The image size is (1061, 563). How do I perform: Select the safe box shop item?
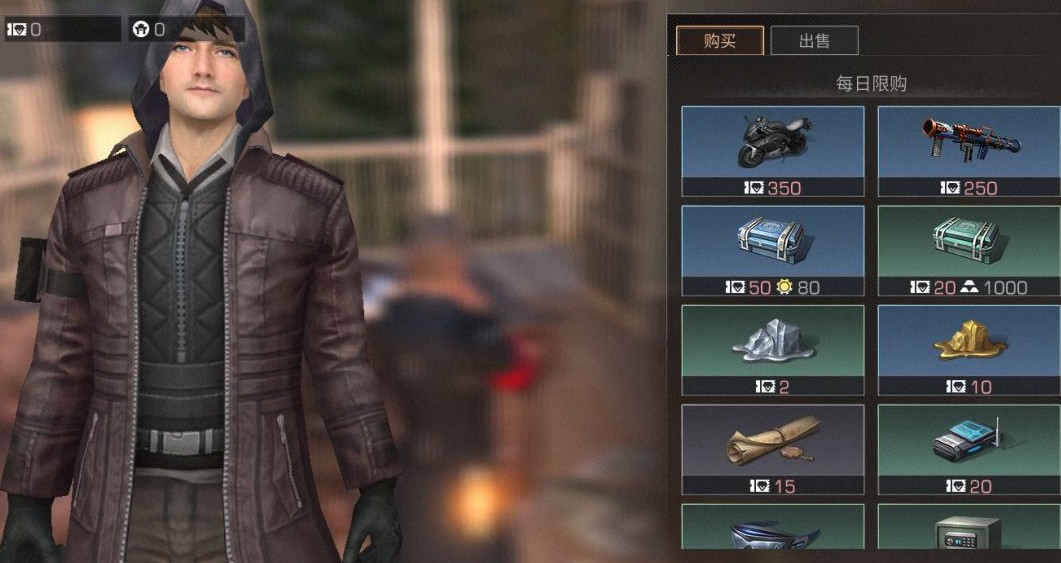[969, 532]
